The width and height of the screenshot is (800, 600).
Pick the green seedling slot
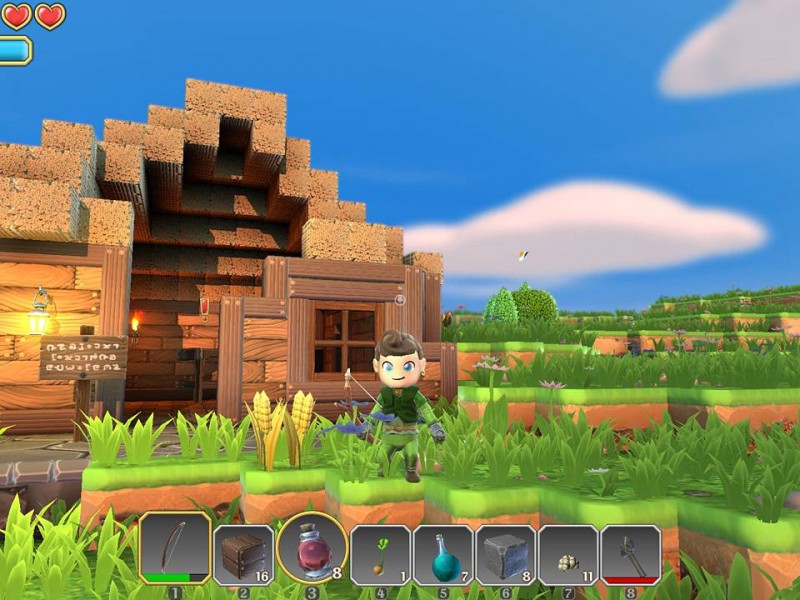coord(380,554)
